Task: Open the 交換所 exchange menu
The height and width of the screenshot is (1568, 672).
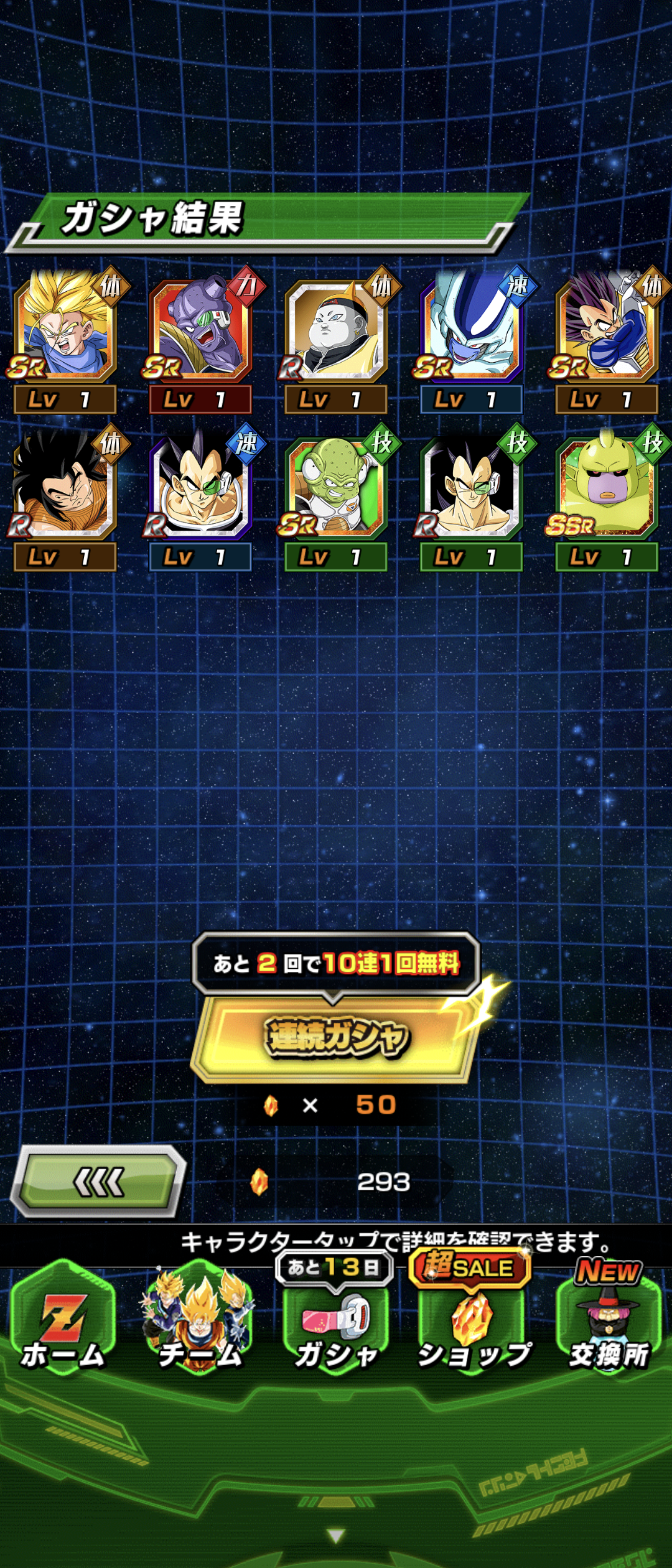Action: click(x=609, y=1328)
